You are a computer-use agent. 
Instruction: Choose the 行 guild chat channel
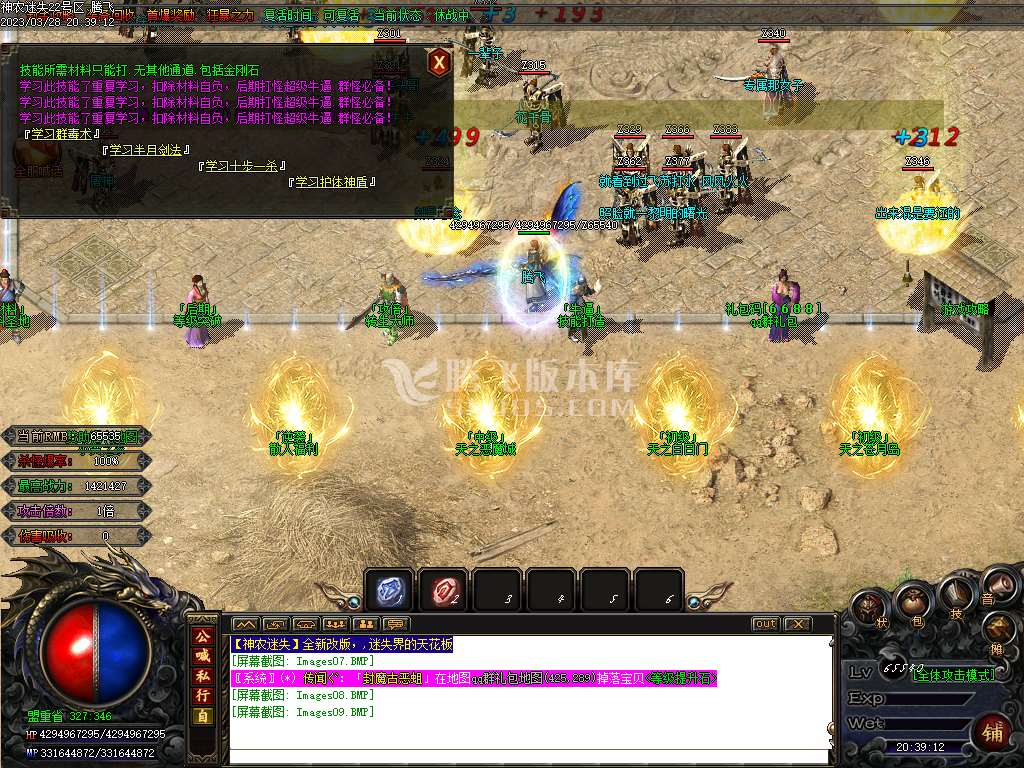pyautogui.click(x=202, y=696)
